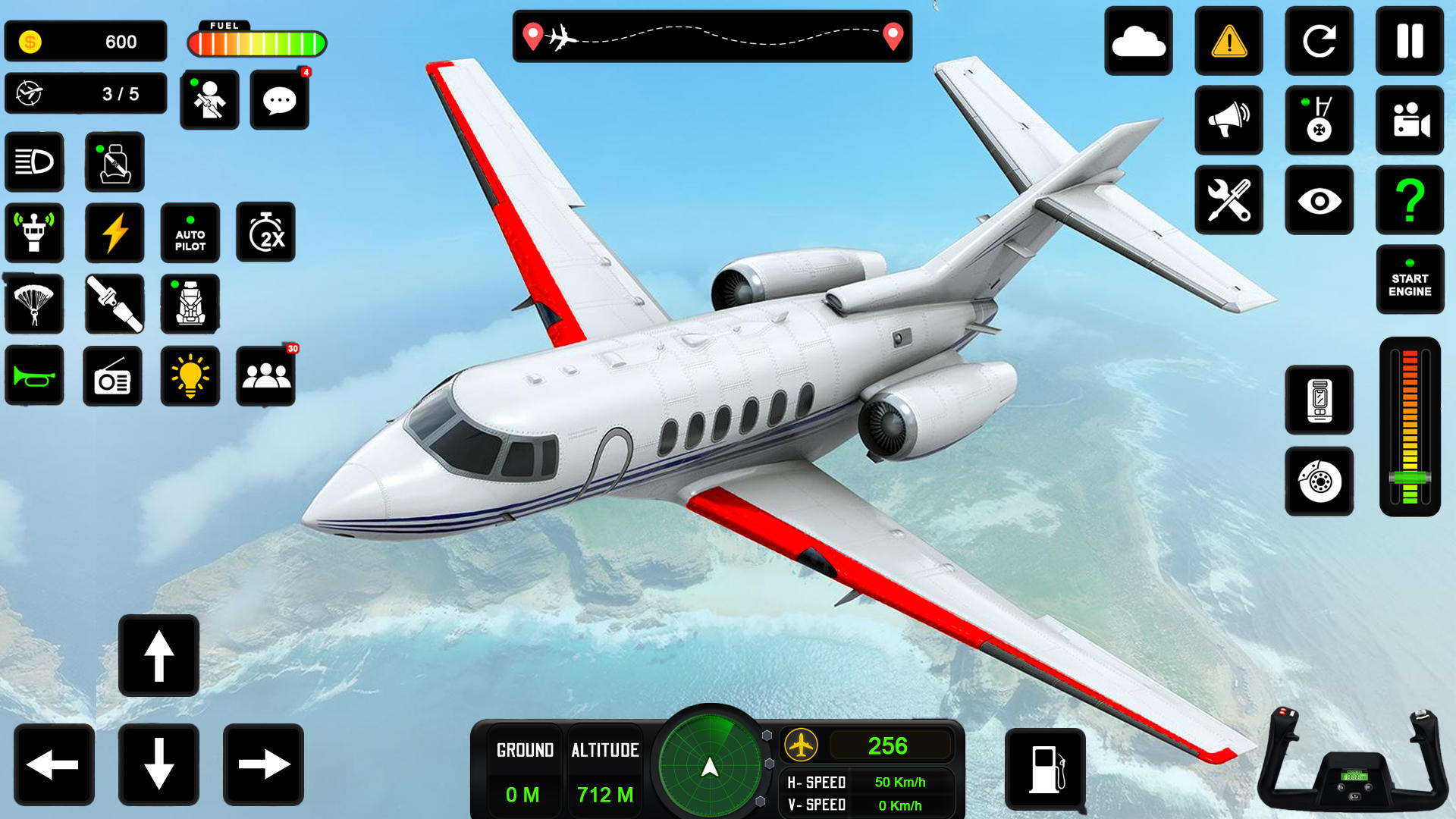Change camera view with the eye icon
The height and width of the screenshot is (819, 1456).
pyautogui.click(x=1319, y=199)
